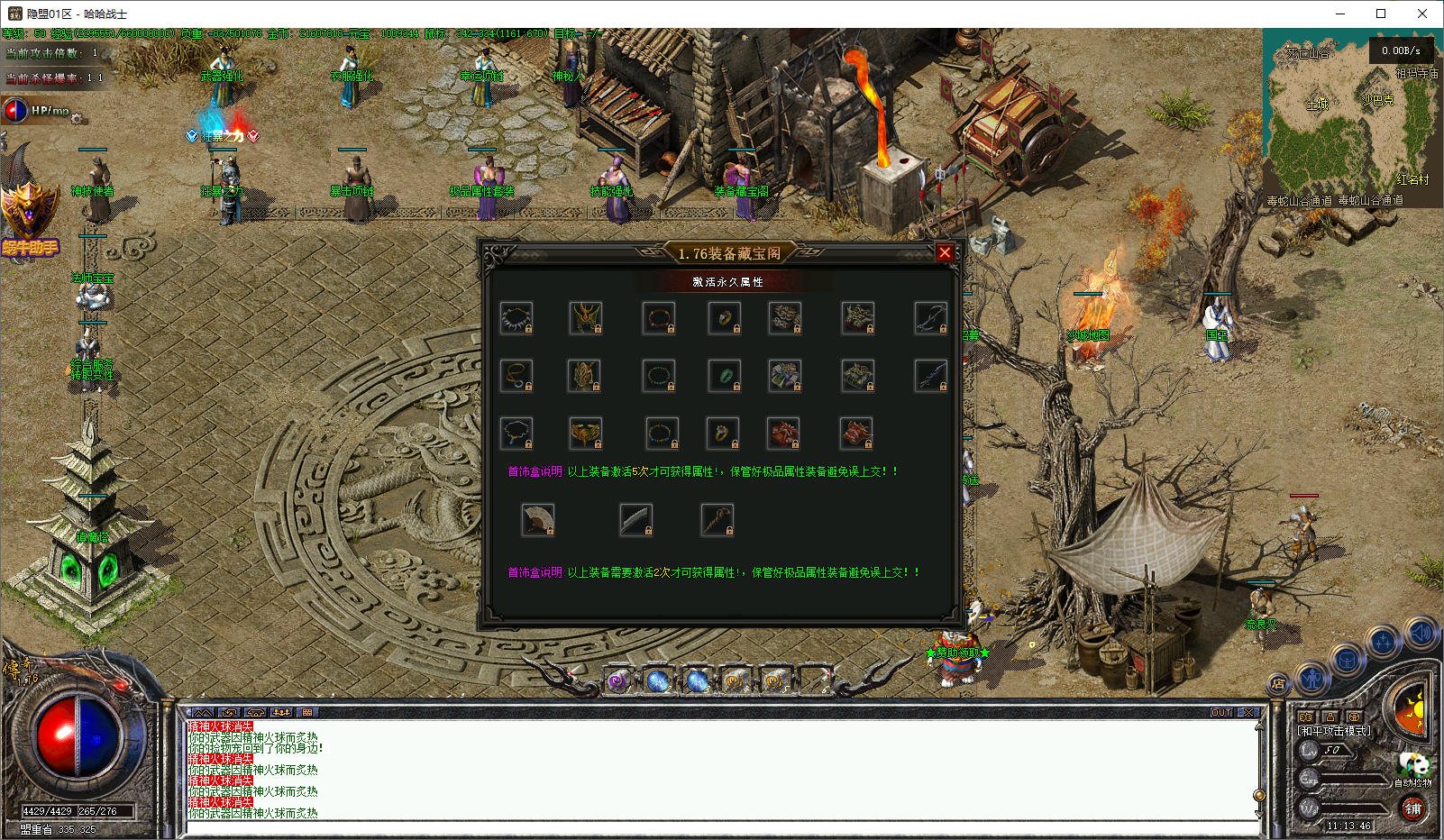The height and width of the screenshot is (840, 1444).
Task: Click the purple scroll in the hotbar
Action: 617,681
